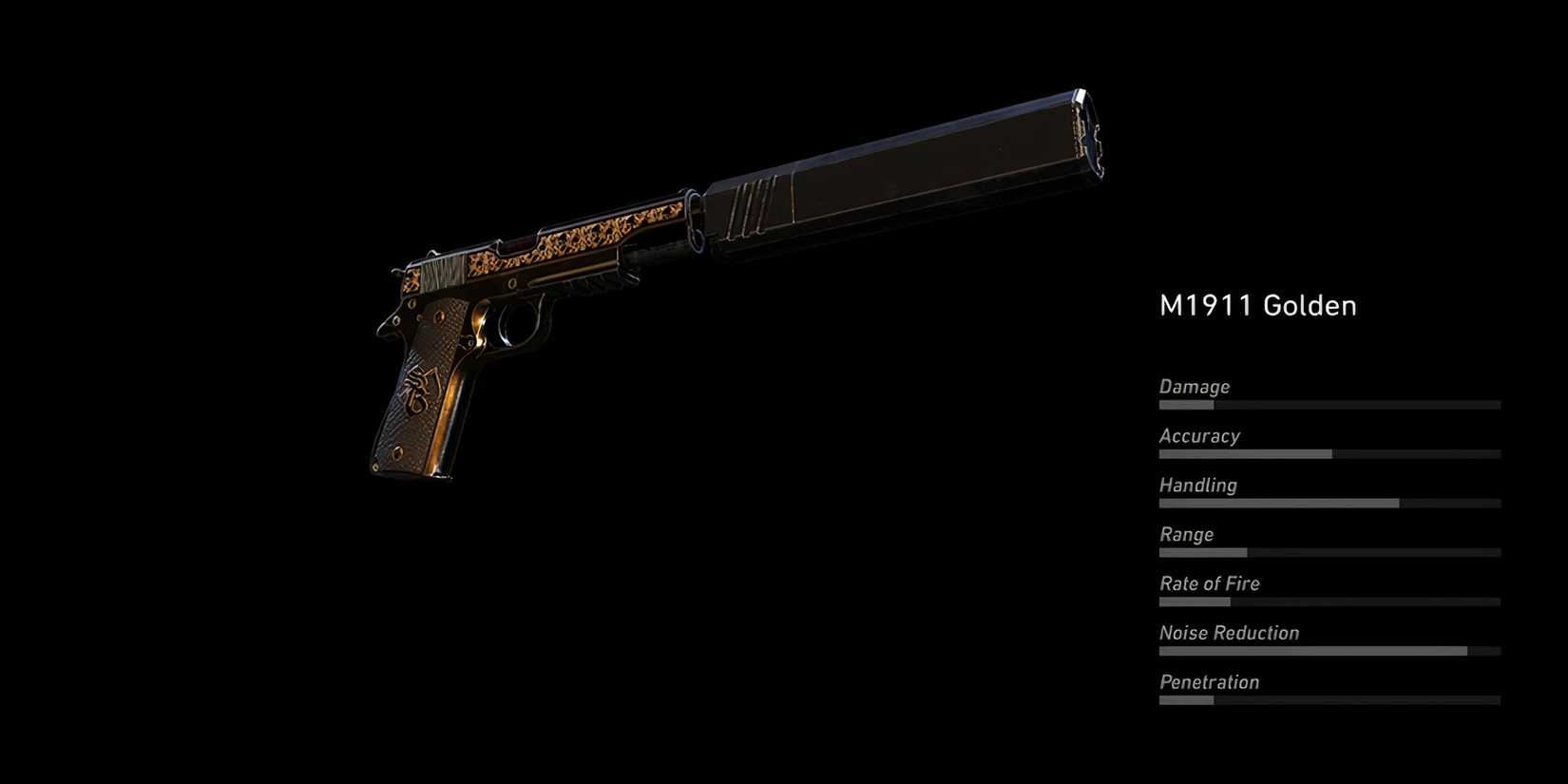Click the Penetration progress bar
Screen dimensions: 1568x784
pos(1330,700)
